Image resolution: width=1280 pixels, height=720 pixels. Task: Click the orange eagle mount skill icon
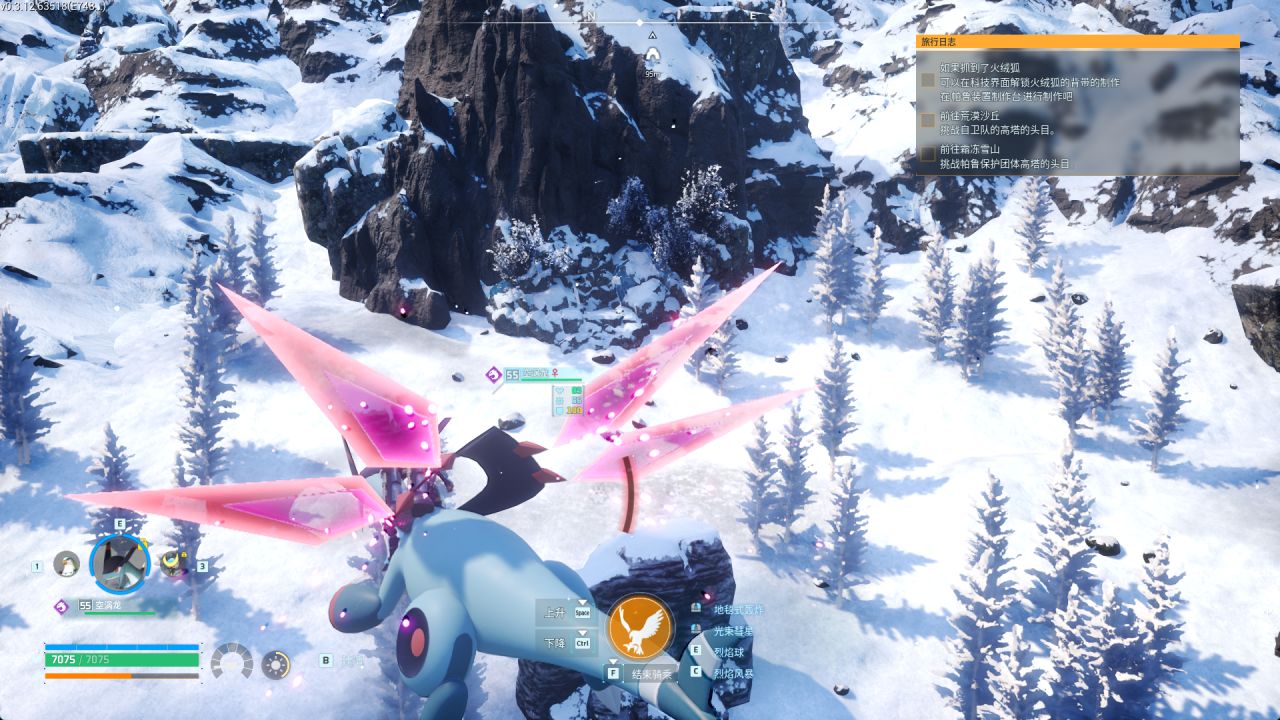click(640, 627)
